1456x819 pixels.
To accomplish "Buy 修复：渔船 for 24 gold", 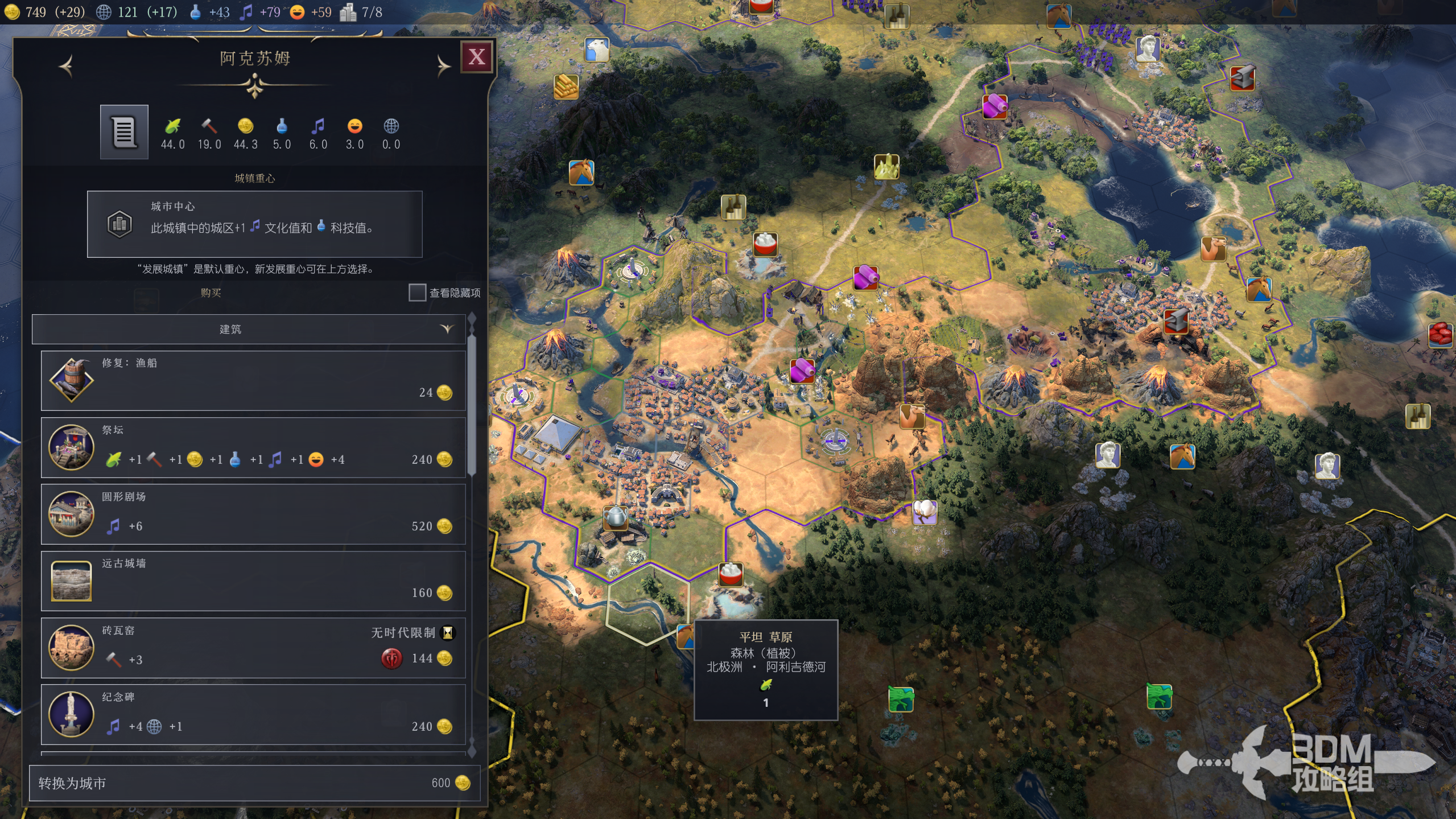I will click(253, 380).
